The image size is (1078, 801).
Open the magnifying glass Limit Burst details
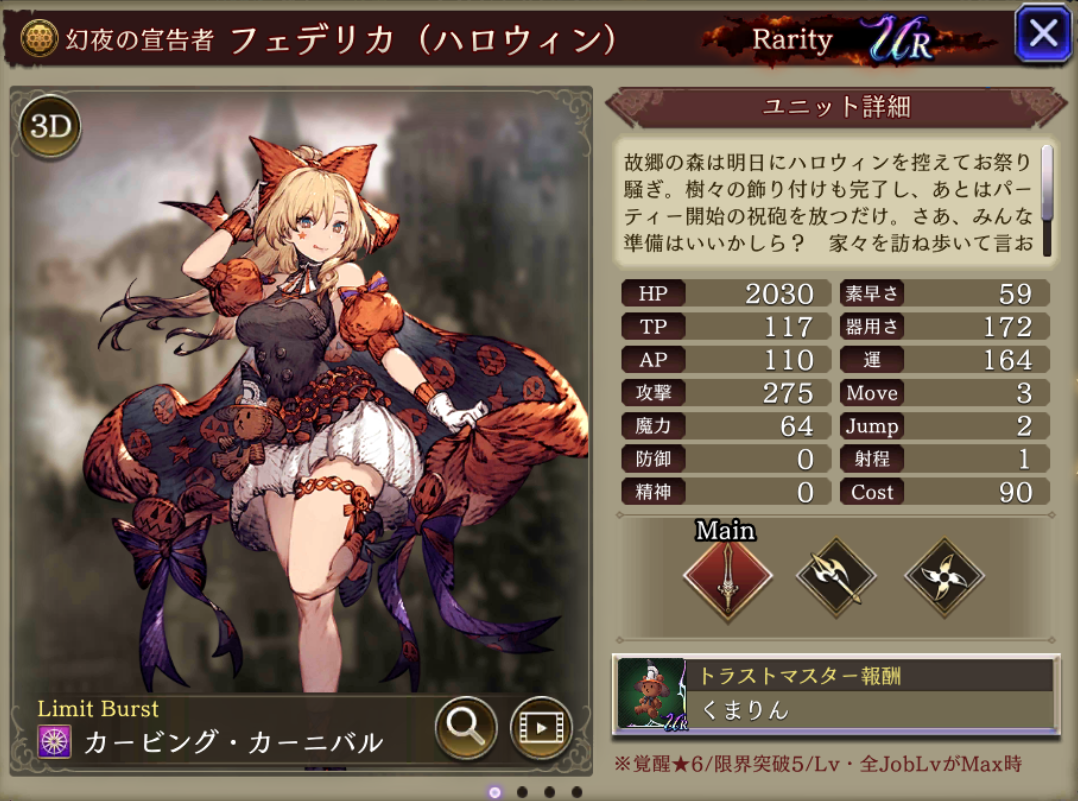click(466, 727)
